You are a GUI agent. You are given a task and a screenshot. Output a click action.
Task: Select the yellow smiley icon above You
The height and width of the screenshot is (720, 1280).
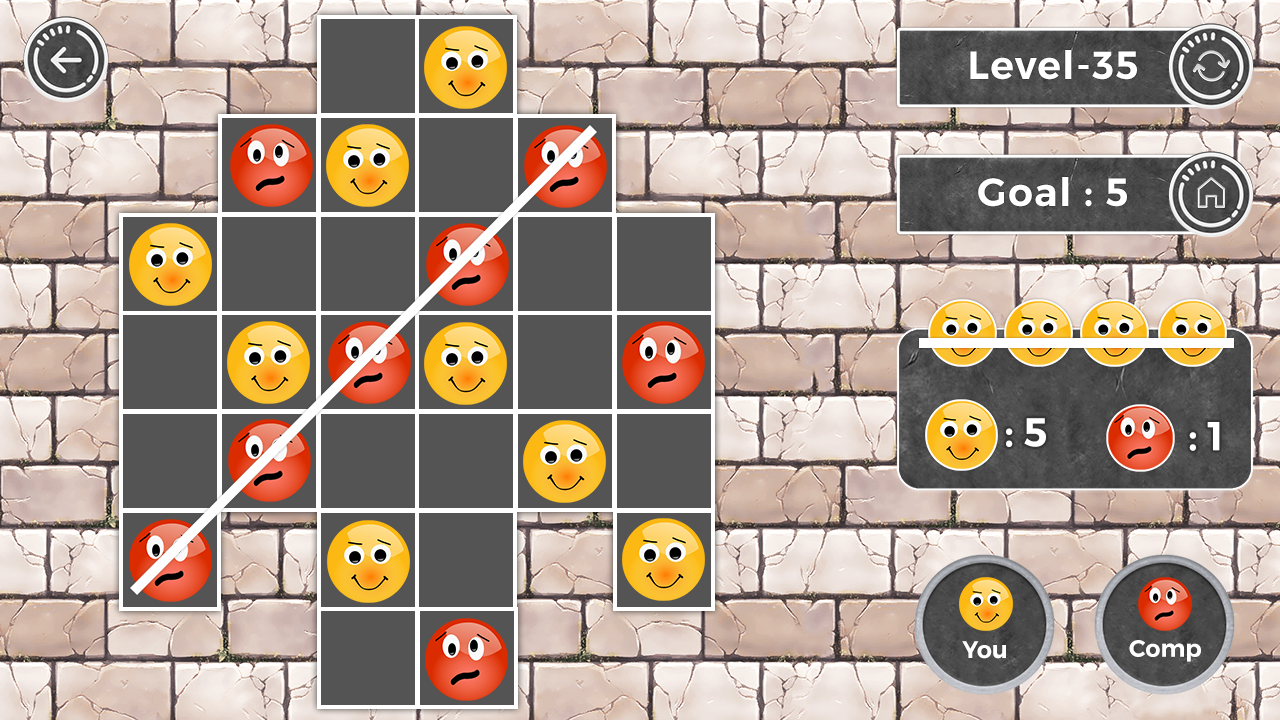click(984, 602)
